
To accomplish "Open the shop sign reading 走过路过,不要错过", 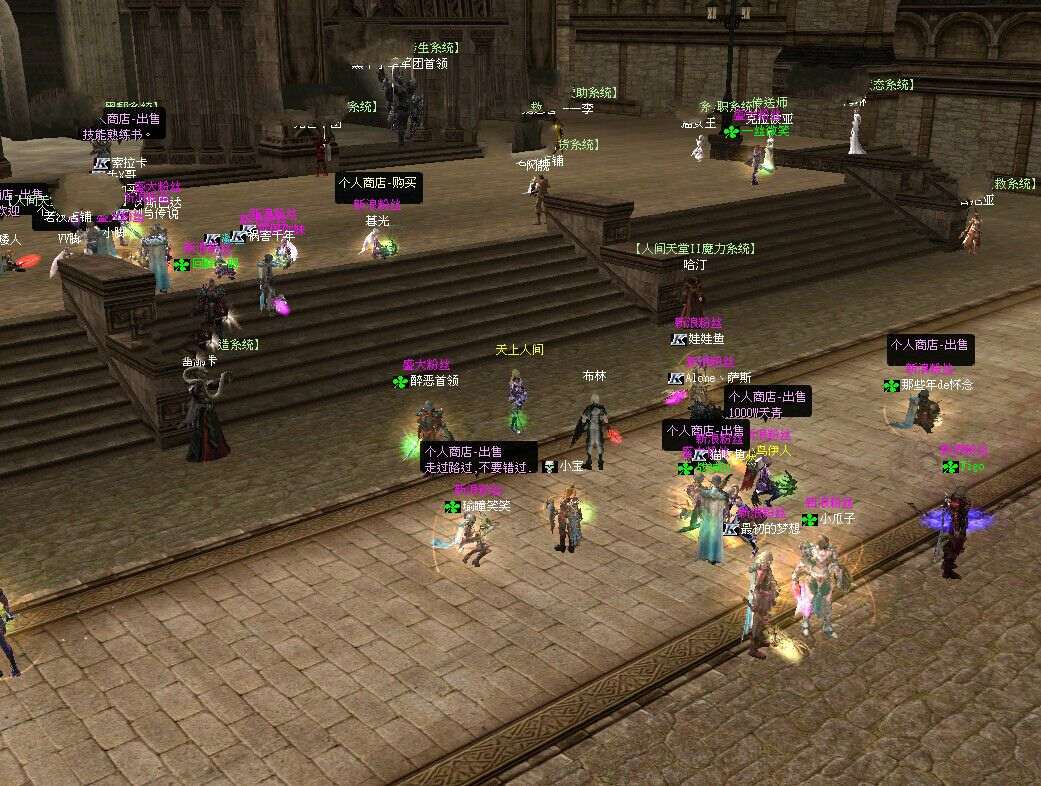I will (478, 459).
